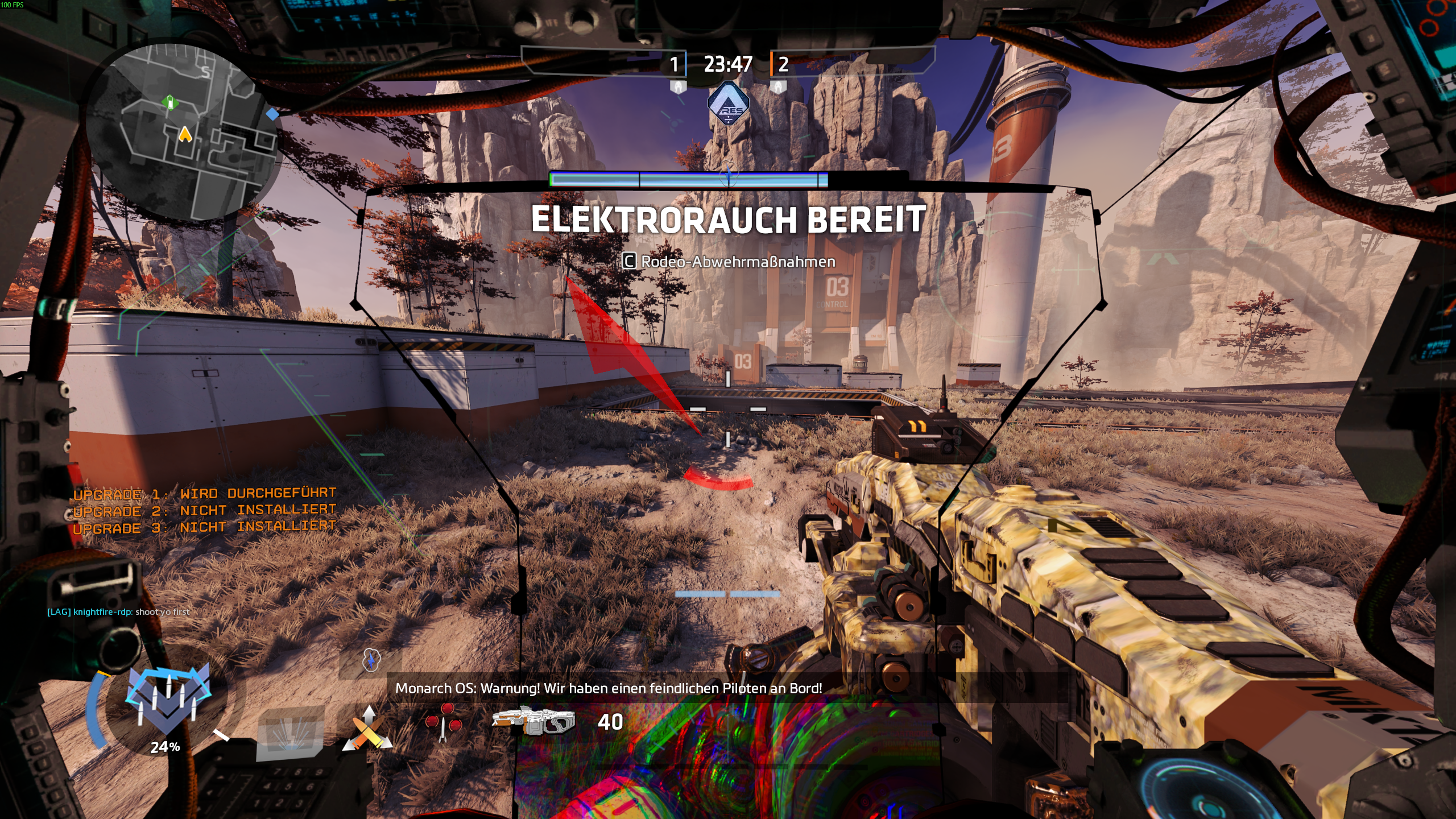The height and width of the screenshot is (819, 1456).
Task: Click the circular minimap
Action: pyautogui.click(x=183, y=132)
